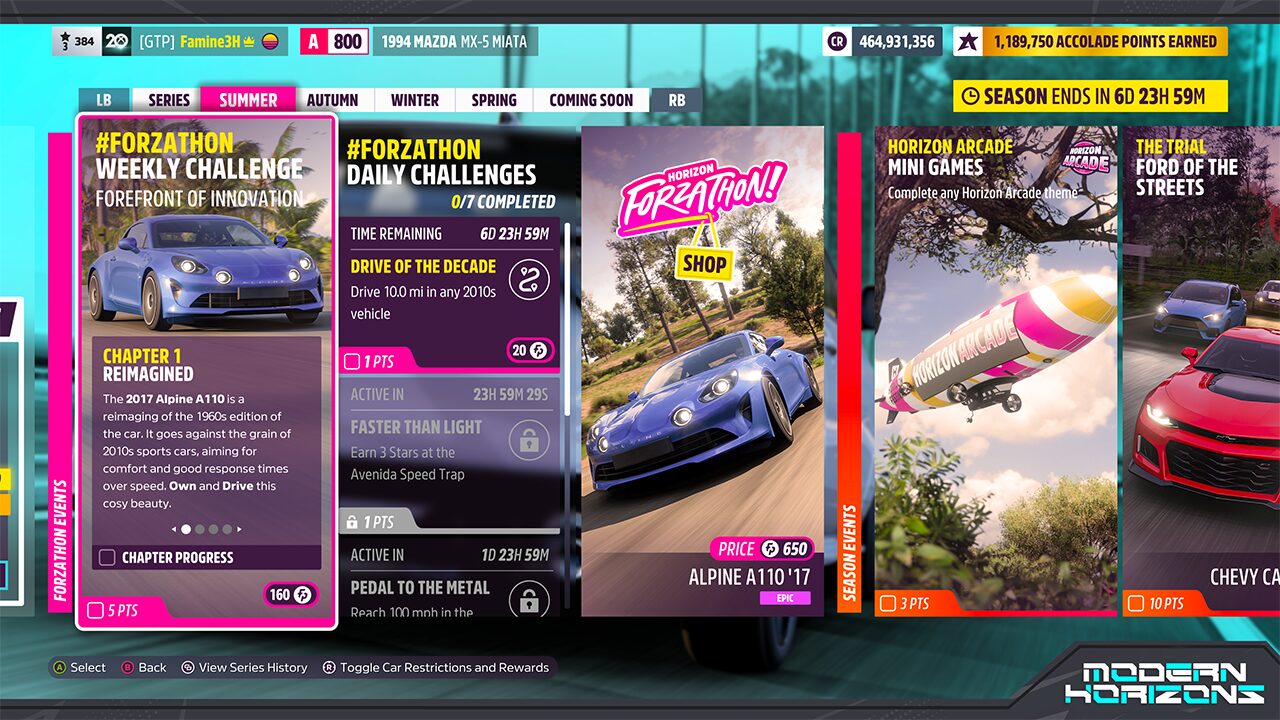Select the Drive of the Decade challenge

[448, 295]
